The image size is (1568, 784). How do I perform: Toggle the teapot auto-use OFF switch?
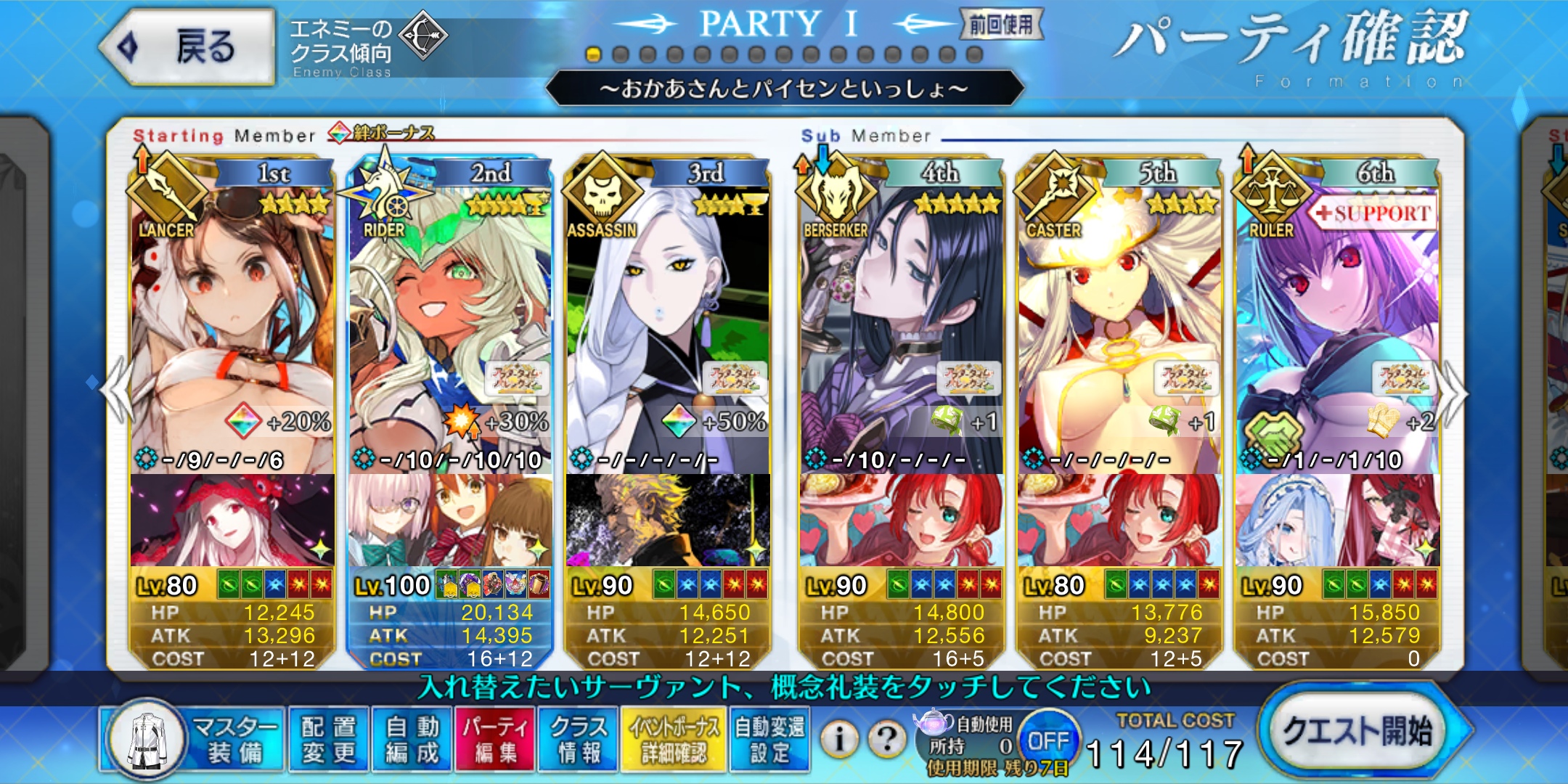pos(1048,740)
